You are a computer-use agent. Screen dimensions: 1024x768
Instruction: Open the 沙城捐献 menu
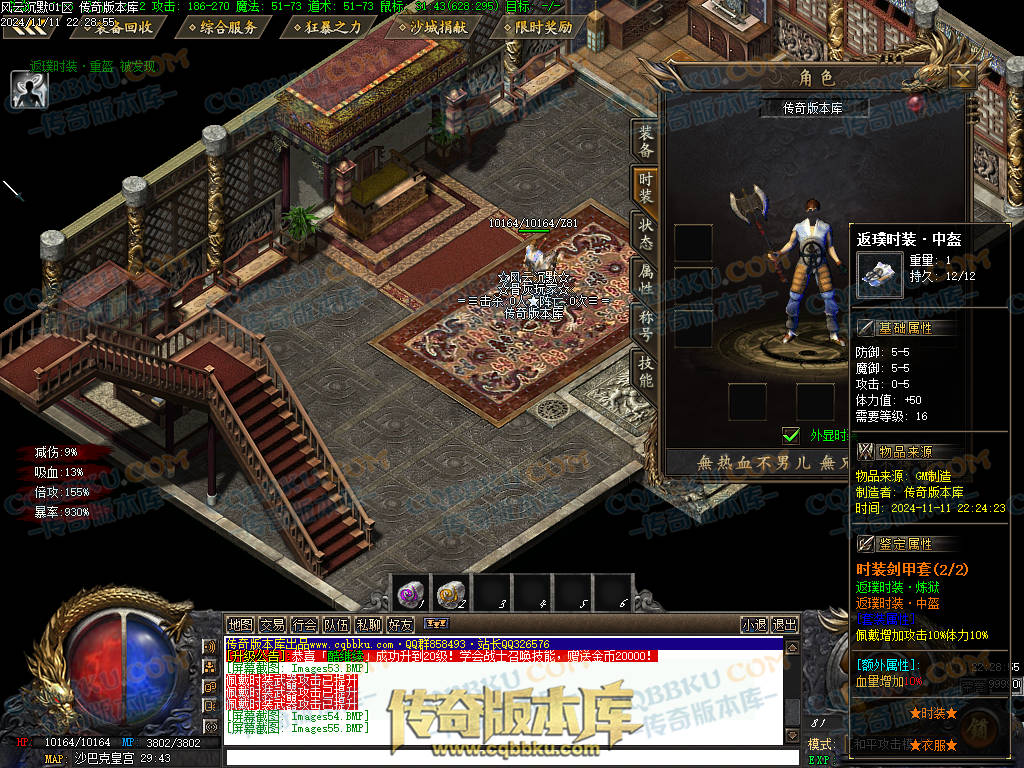[438, 27]
